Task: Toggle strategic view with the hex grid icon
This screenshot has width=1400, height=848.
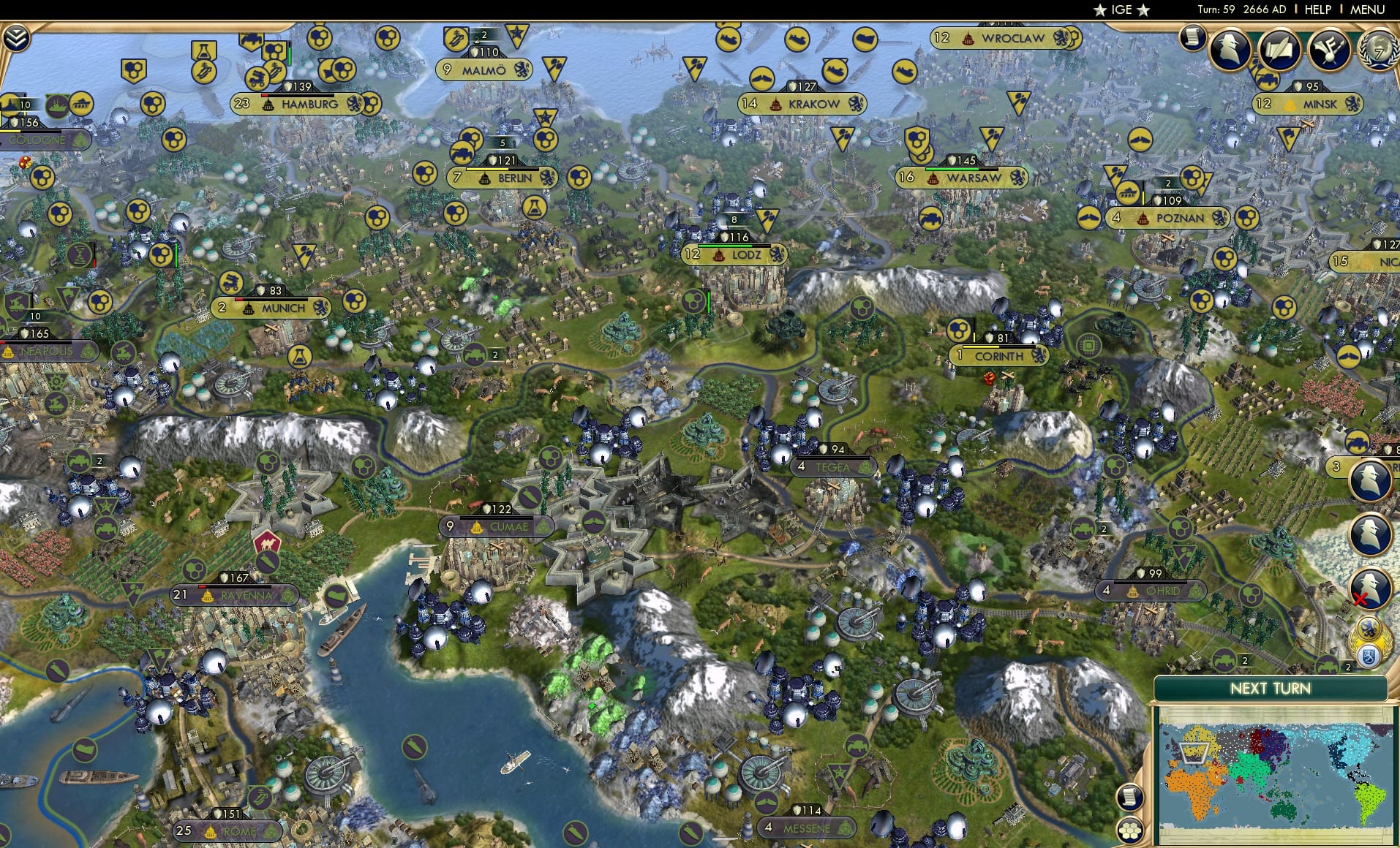Action: click(x=1130, y=830)
